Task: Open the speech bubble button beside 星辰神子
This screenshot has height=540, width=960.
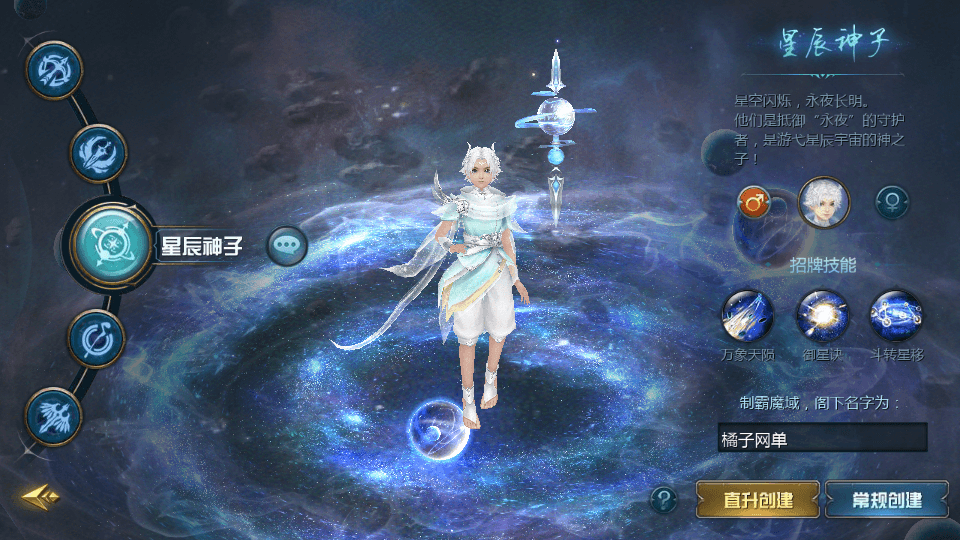Action: click(x=287, y=245)
